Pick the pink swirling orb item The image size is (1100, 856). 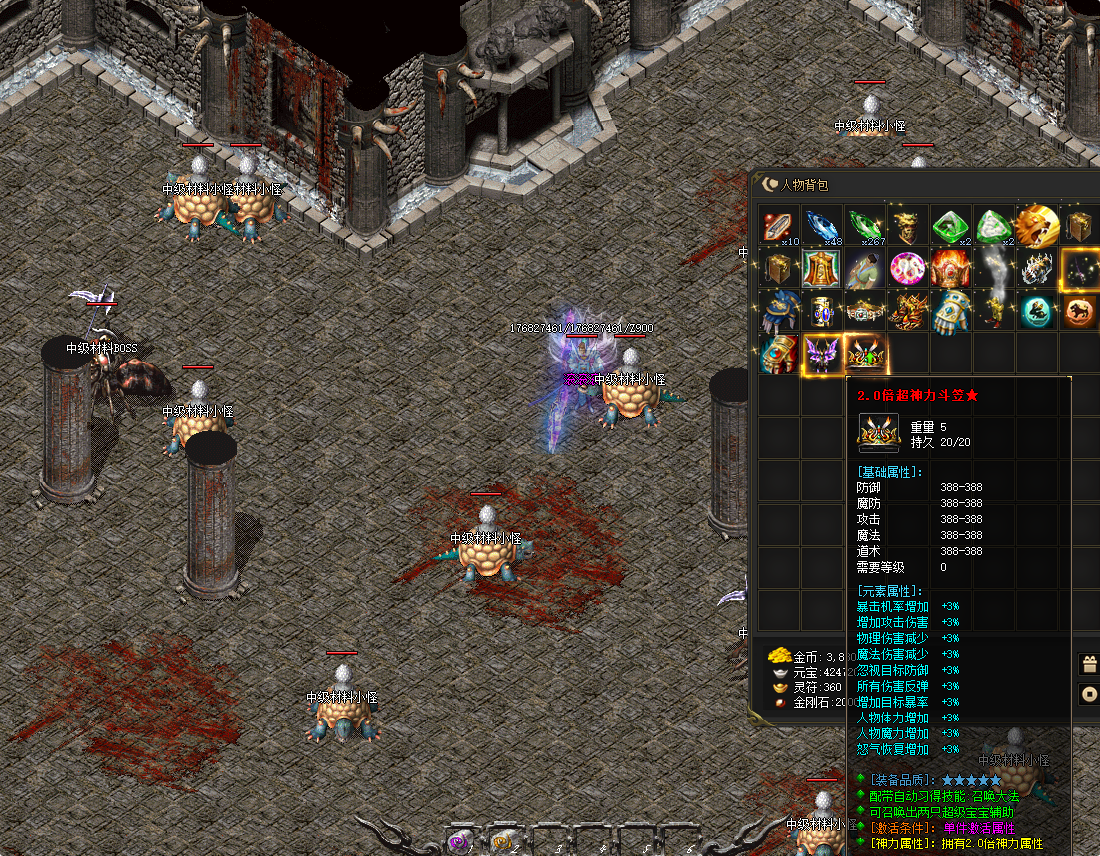point(908,269)
